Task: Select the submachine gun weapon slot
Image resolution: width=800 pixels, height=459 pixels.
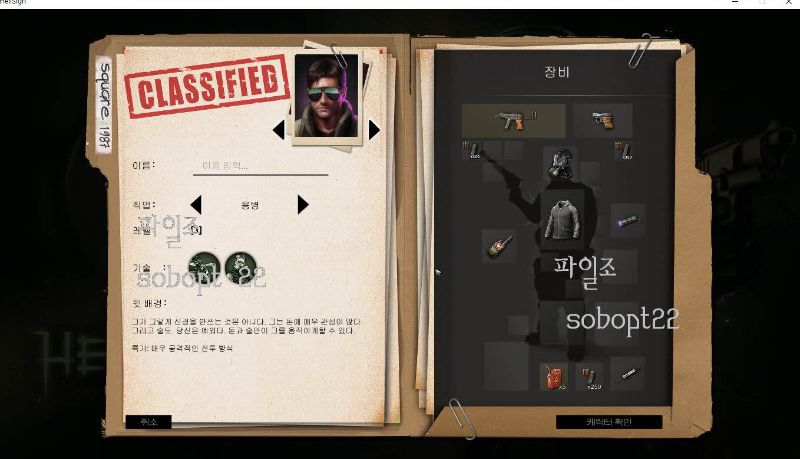Action: [x=513, y=120]
